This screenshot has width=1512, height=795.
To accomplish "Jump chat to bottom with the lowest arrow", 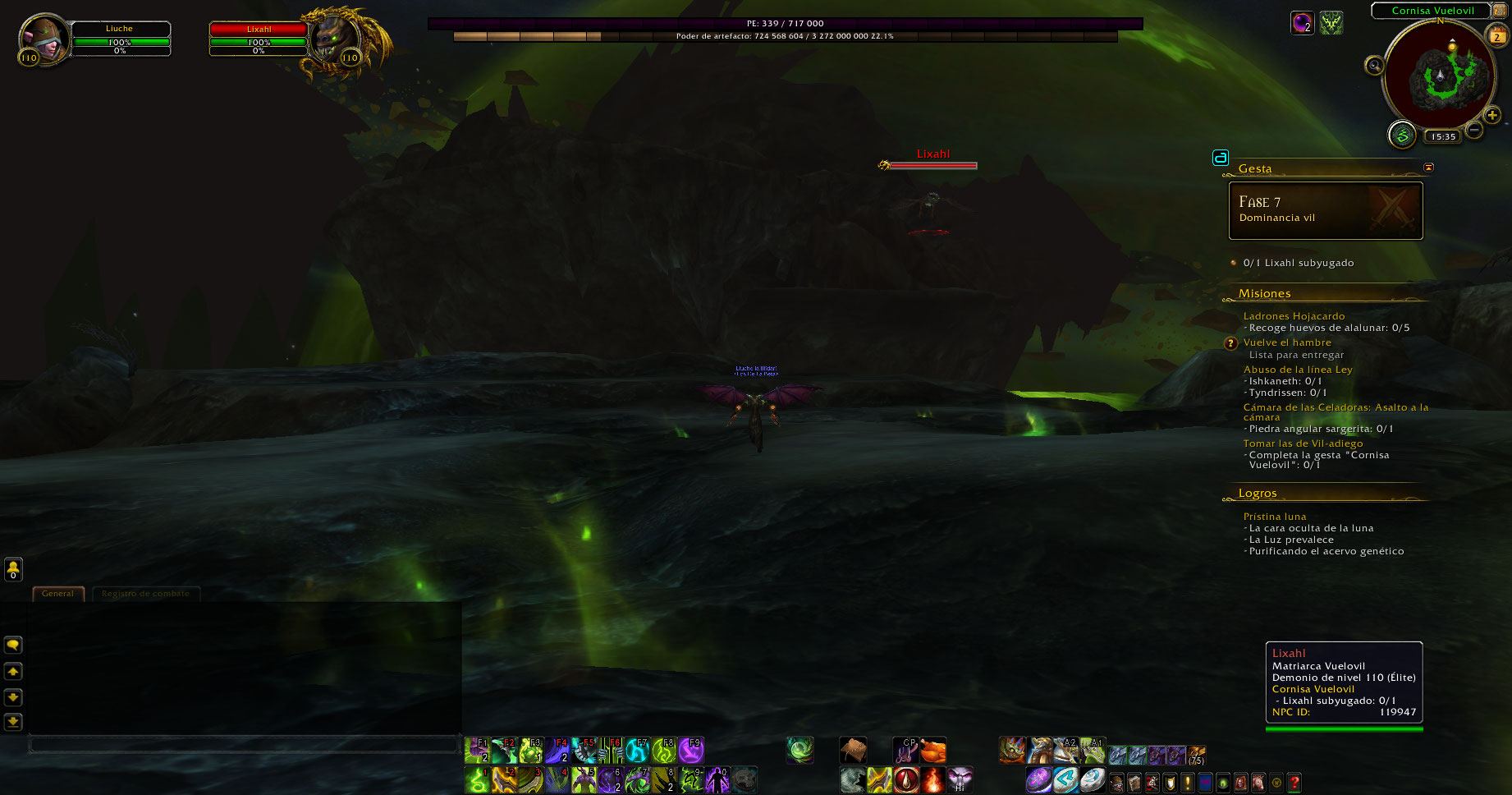I will [x=13, y=722].
